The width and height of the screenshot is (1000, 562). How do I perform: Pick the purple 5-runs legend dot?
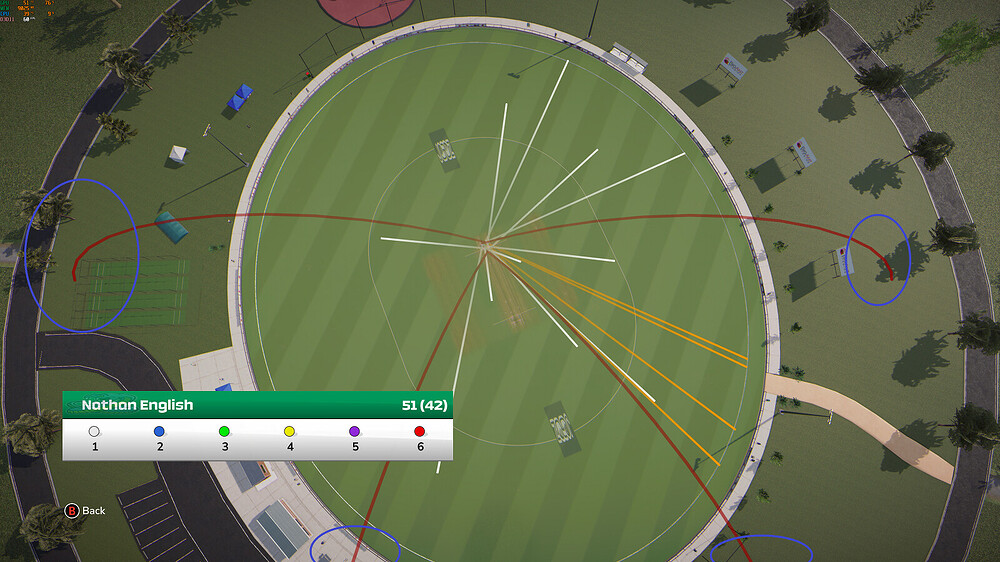355,431
